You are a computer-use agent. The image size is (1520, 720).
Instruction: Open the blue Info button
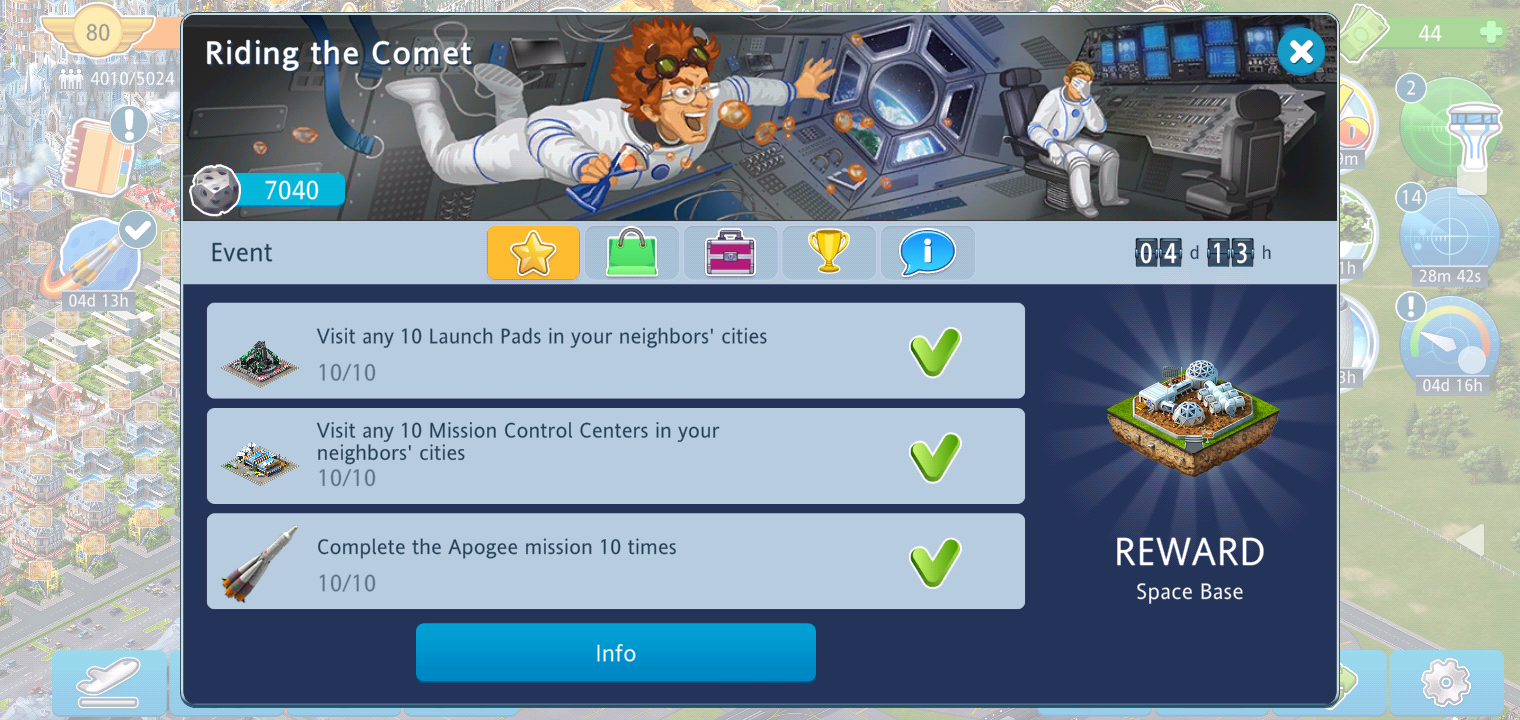tap(615, 653)
